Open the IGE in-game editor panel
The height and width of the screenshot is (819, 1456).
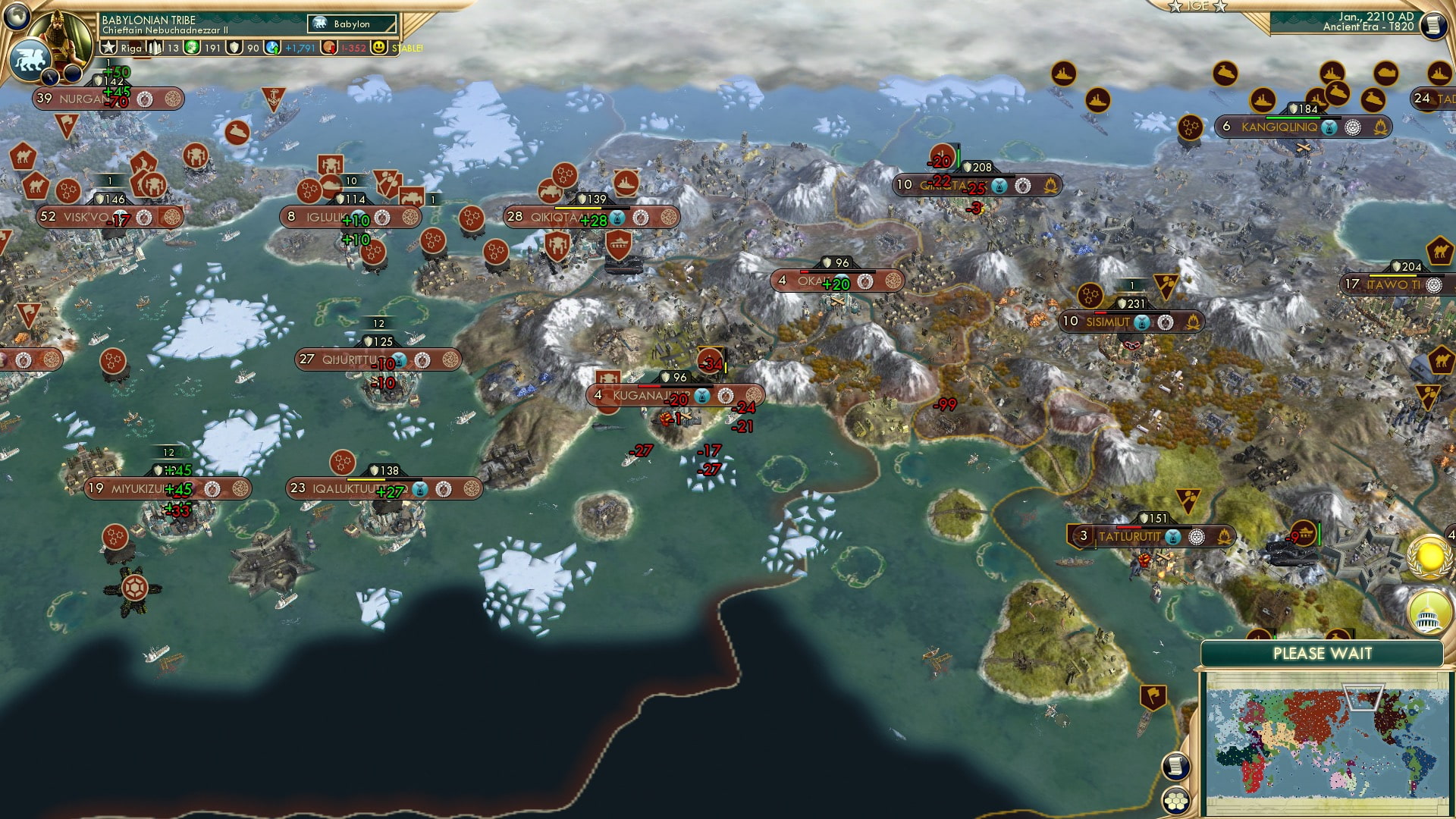(x=1197, y=6)
